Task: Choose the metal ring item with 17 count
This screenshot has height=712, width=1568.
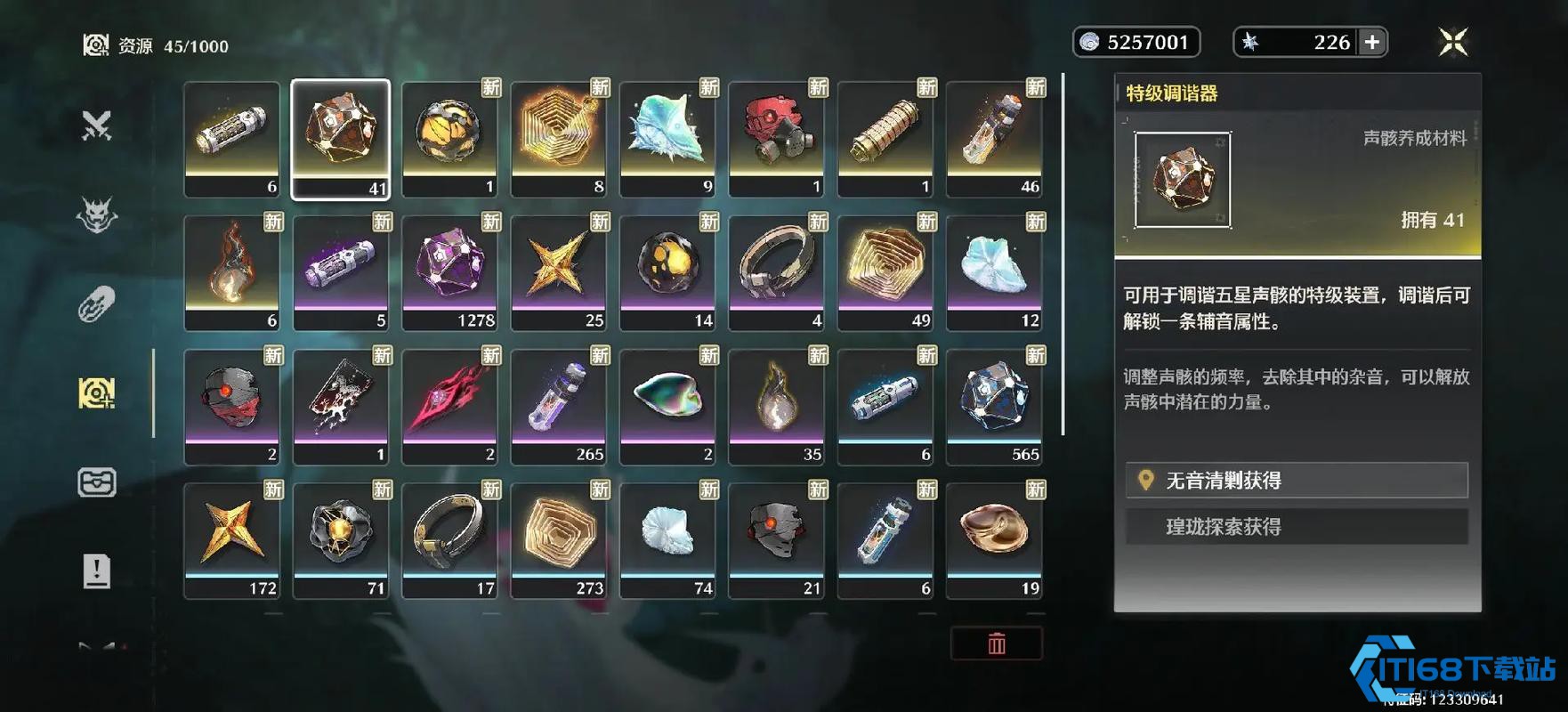Action: [449, 540]
